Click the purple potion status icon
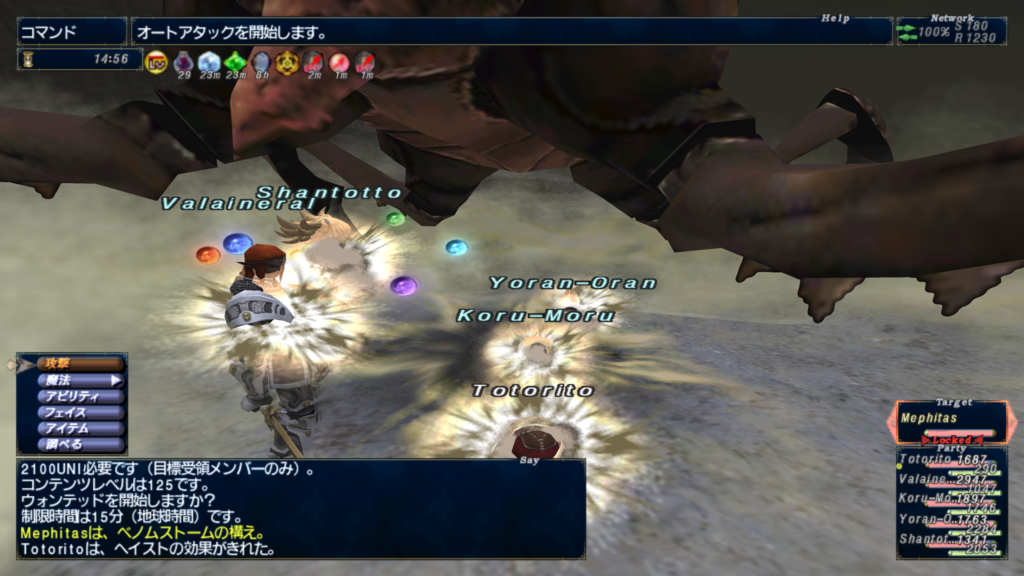 pyautogui.click(x=183, y=62)
